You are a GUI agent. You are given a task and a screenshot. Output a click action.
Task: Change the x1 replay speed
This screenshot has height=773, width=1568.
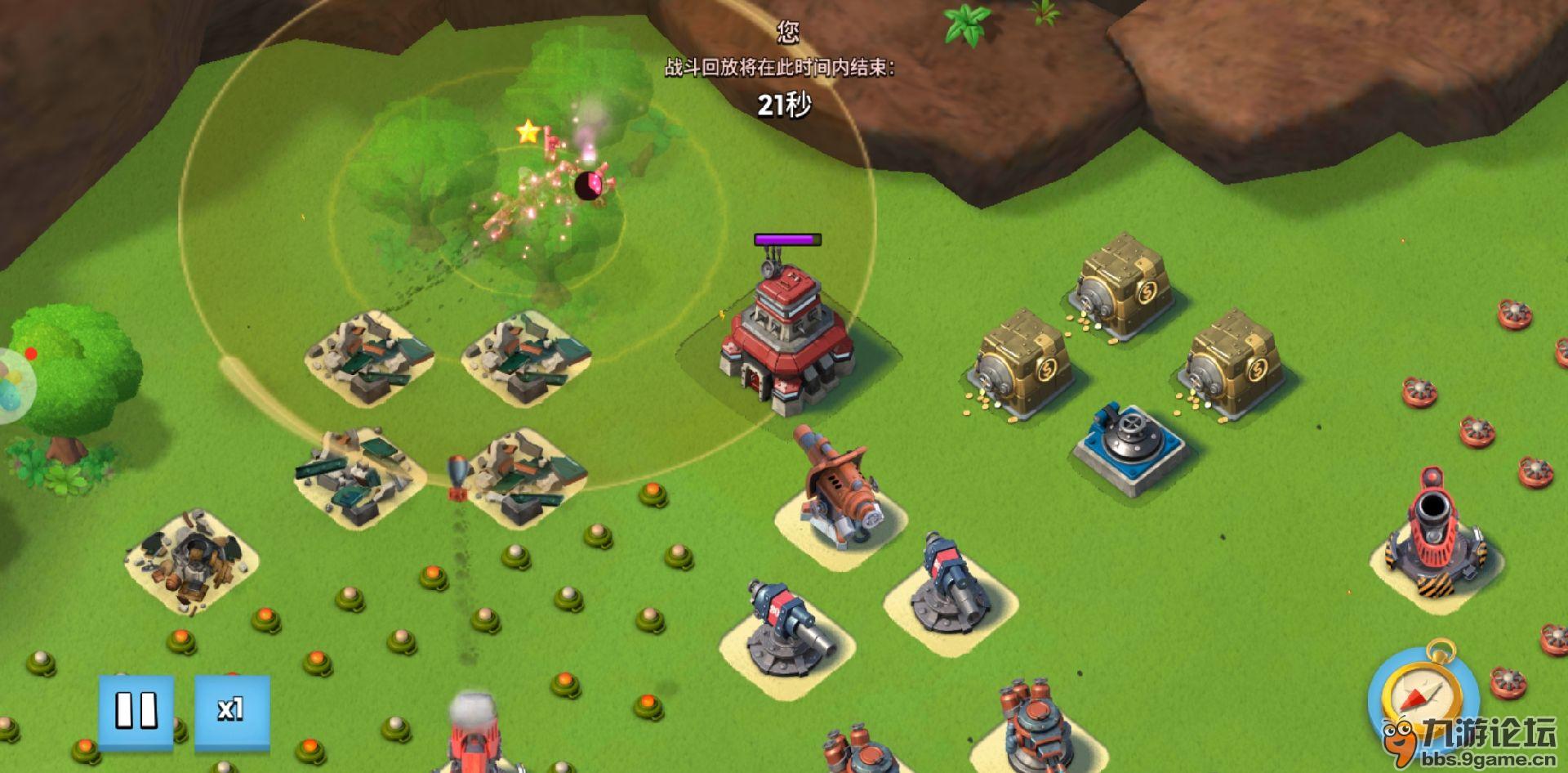coord(231,709)
